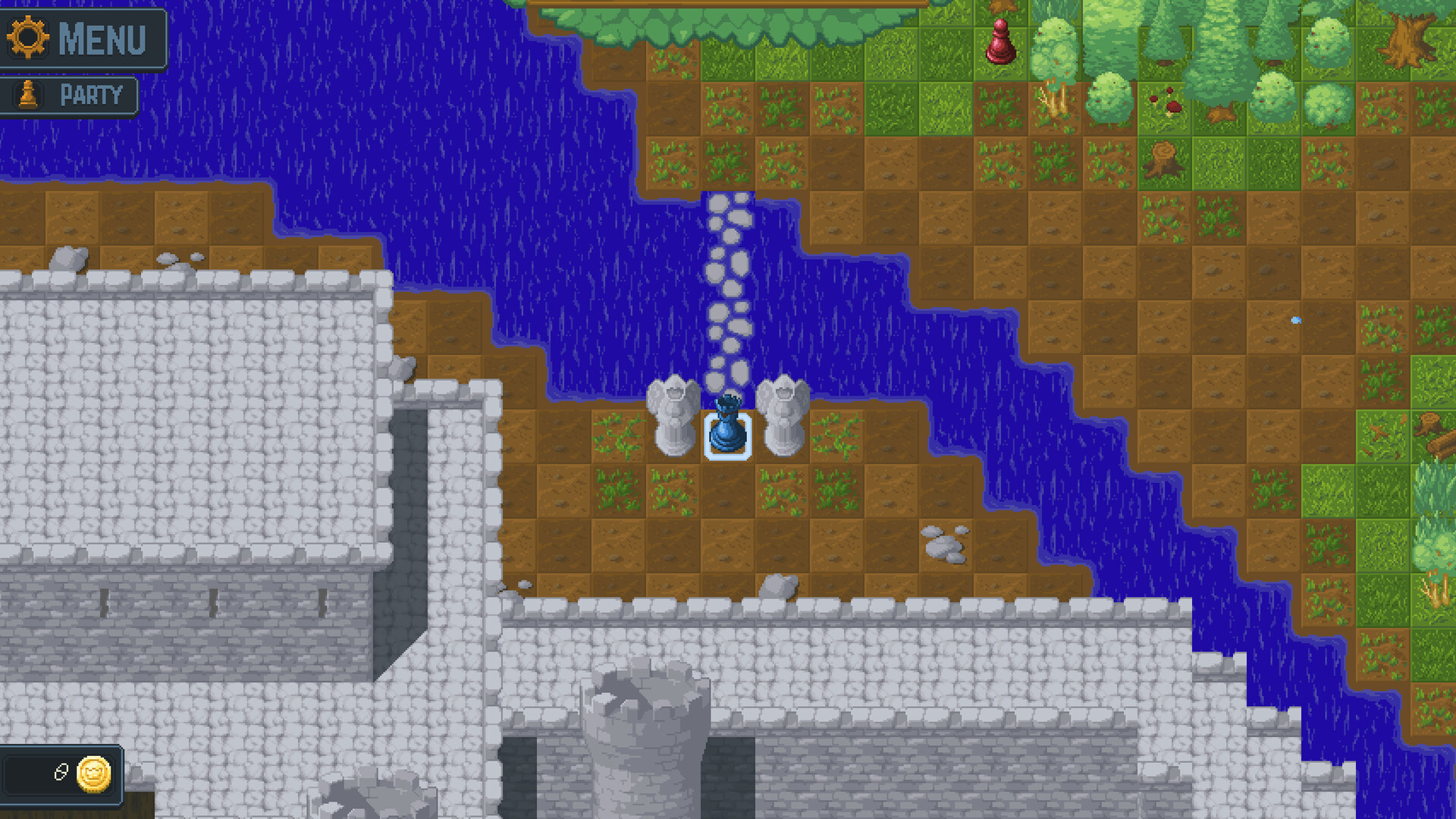Select the pawn icon beside Party
The image size is (1456, 819).
click(30, 95)
